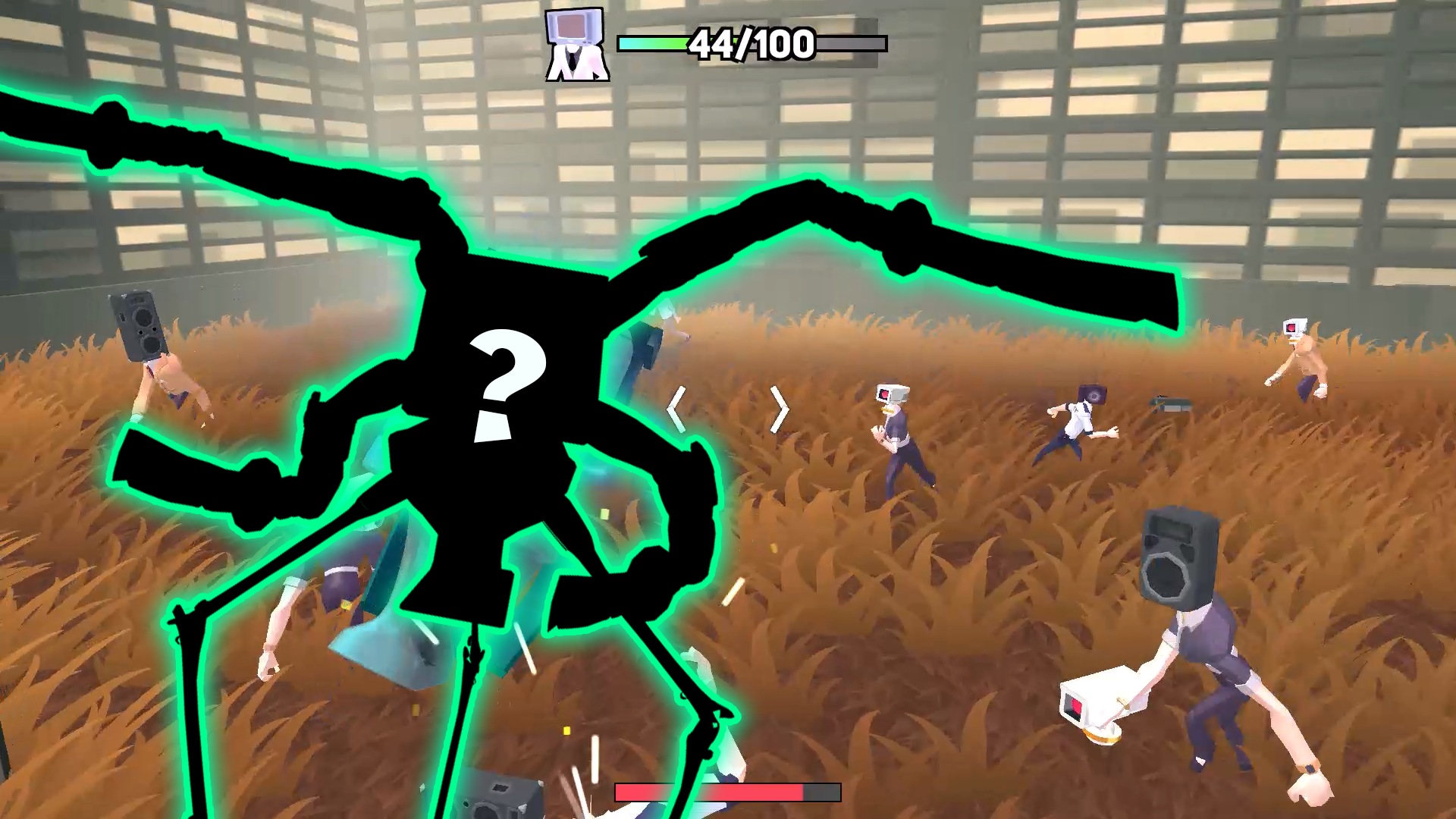
Task: Cycle the carousel forward using the right arrow
Action: coord(780,409)
